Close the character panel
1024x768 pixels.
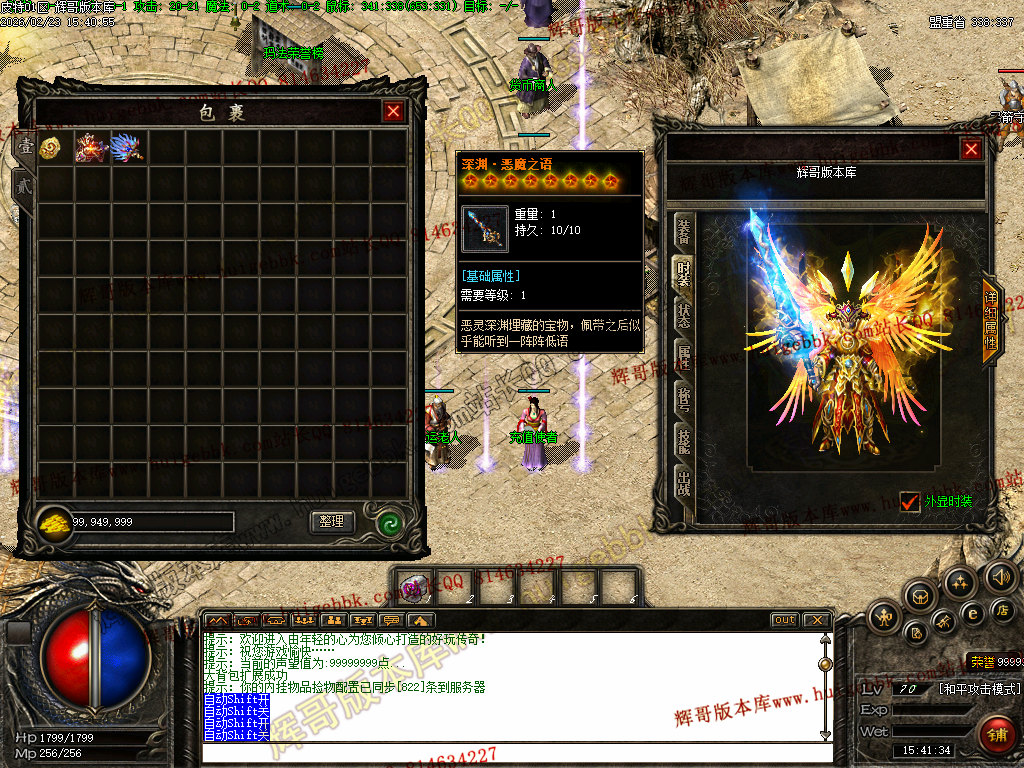tap(971, 149)
